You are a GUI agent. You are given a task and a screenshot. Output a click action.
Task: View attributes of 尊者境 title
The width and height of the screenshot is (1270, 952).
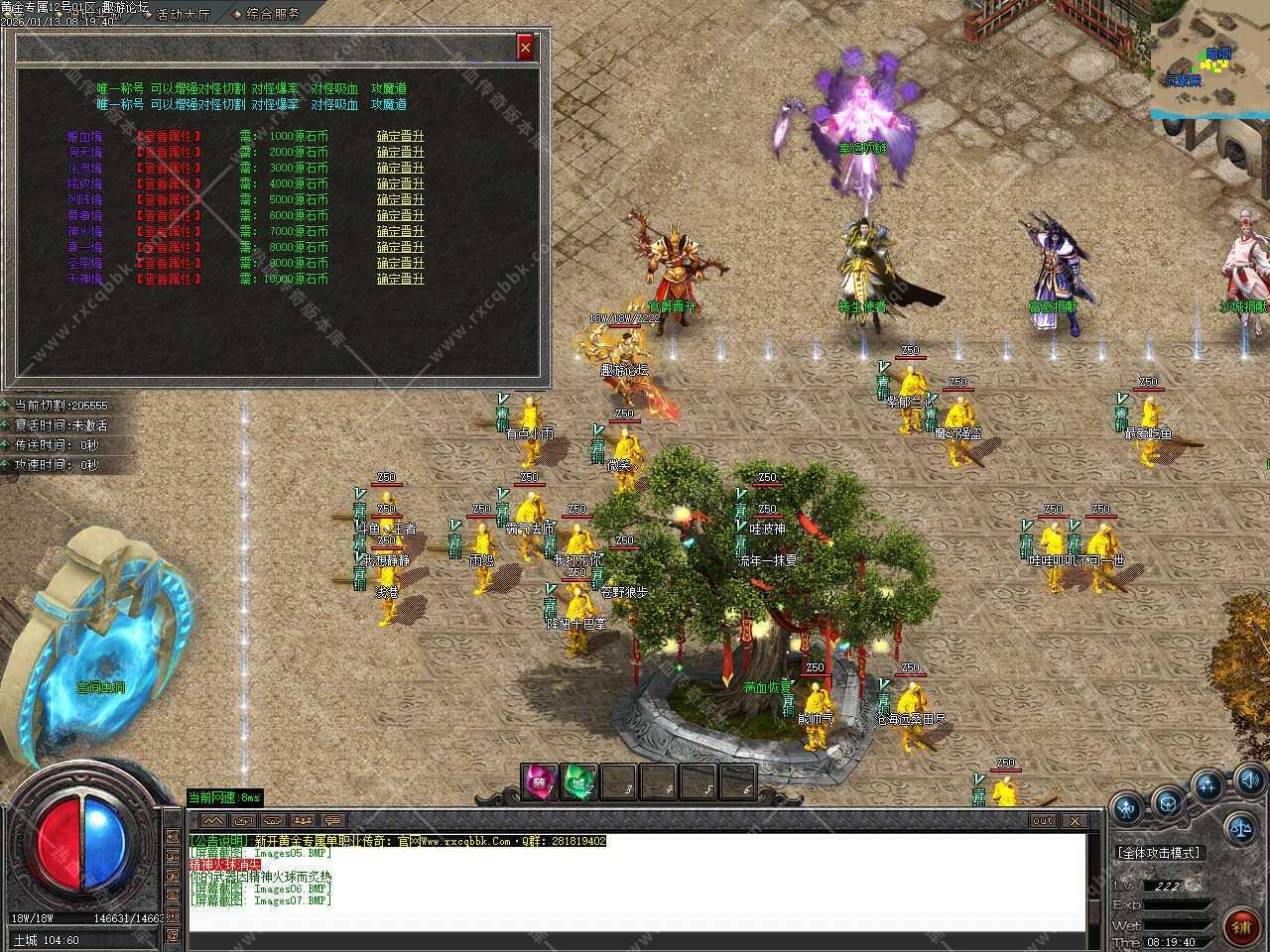[x=168, y=215]
